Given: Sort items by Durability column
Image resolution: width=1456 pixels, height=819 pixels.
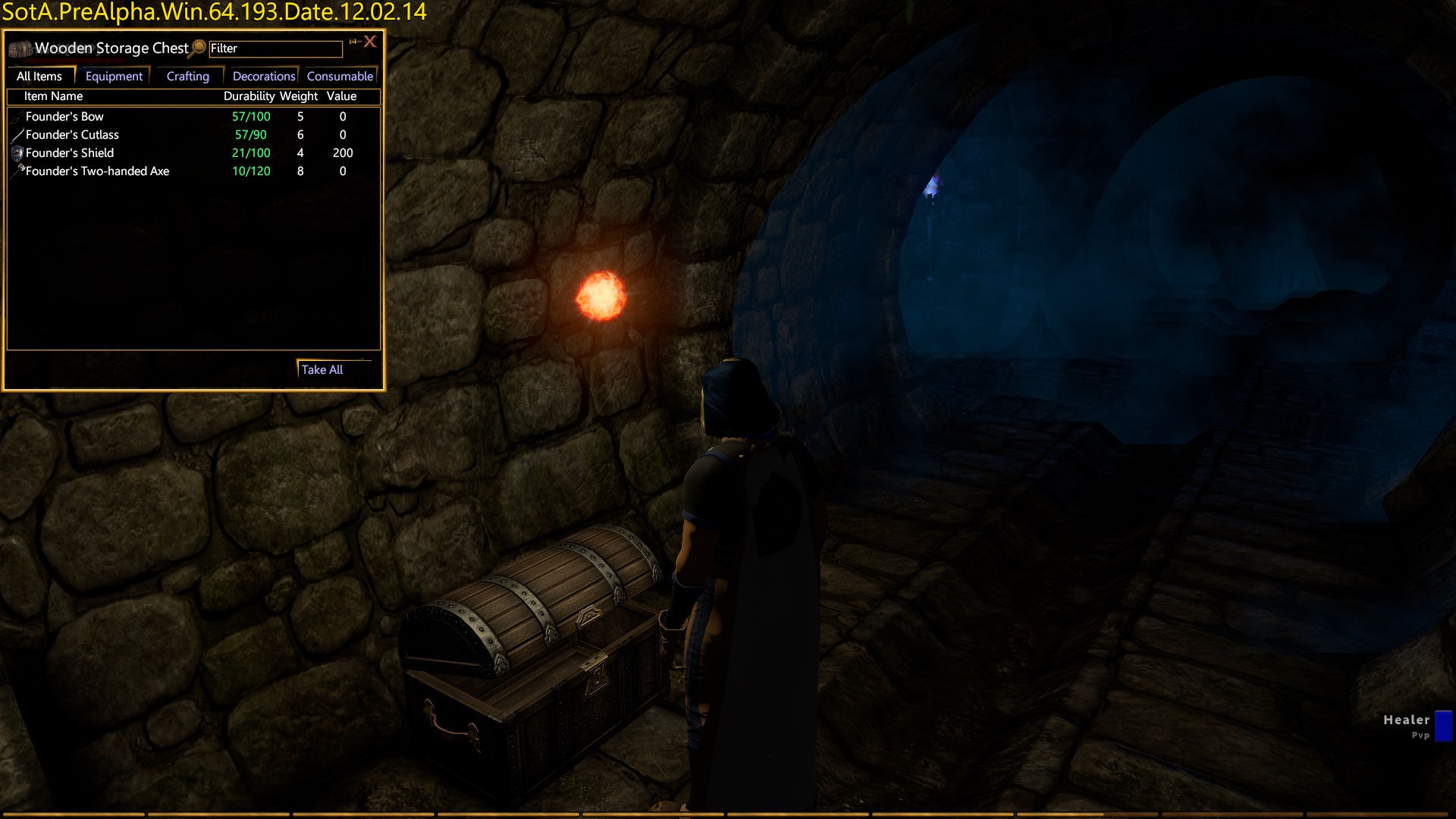Looking at the screenshot, I should coord(249,96).
